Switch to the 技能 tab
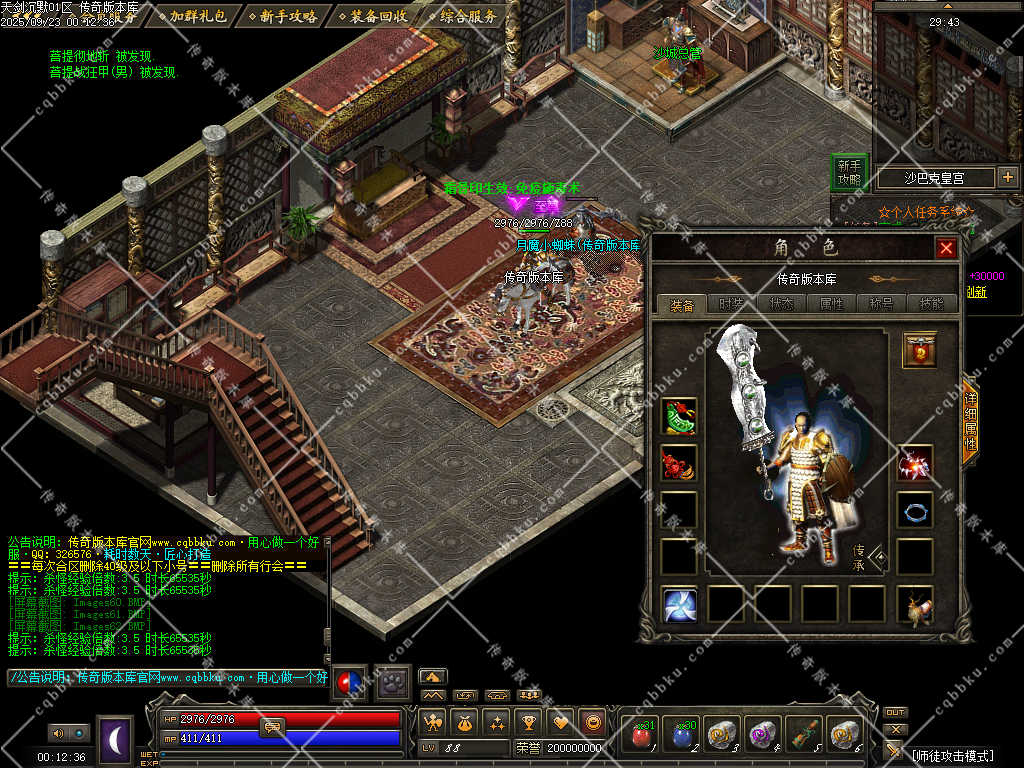The height and width of the screenshot is (768, 1024). click(x=930, y=304)
